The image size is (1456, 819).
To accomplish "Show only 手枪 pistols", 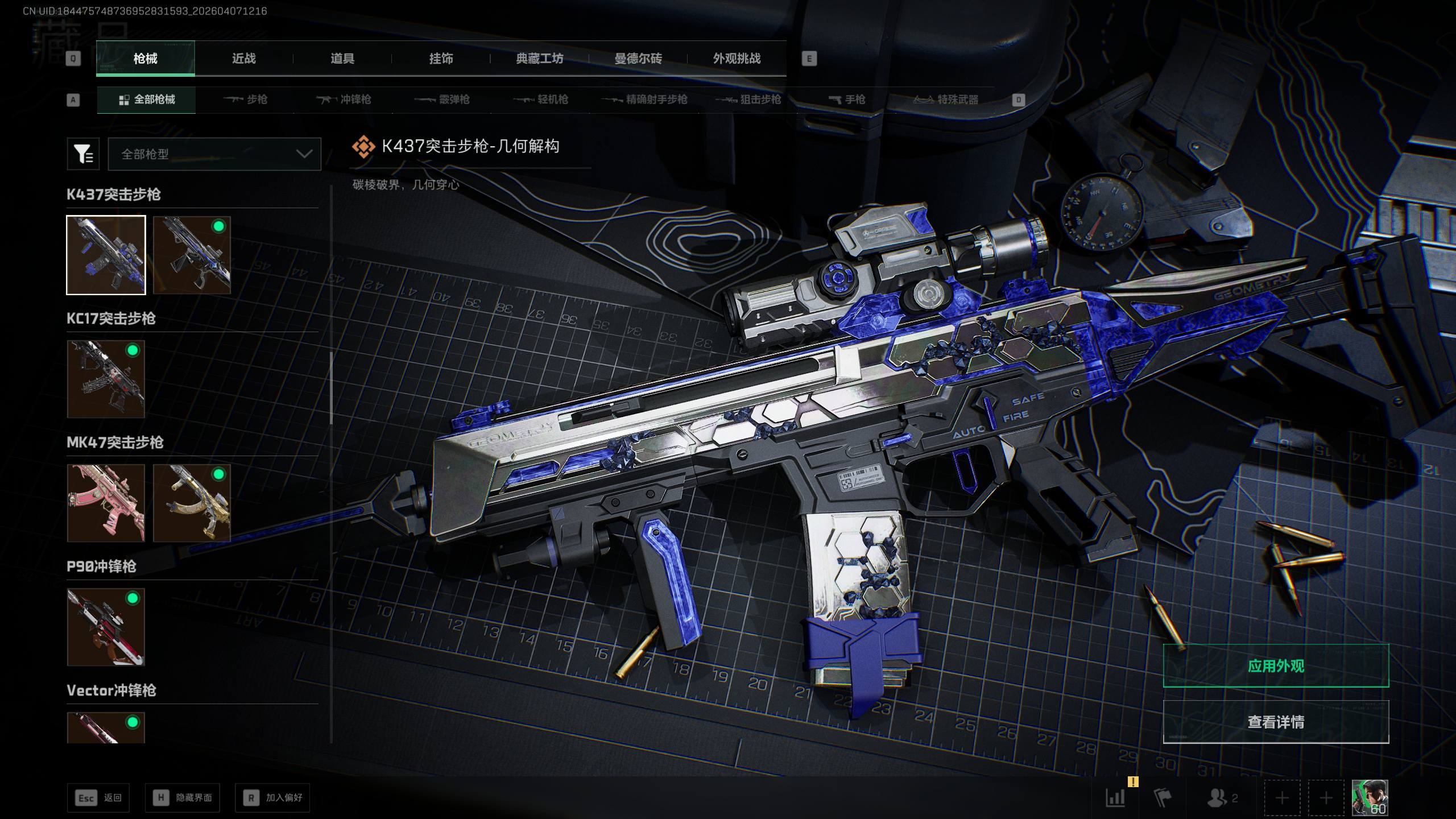I will coord(847,100).
